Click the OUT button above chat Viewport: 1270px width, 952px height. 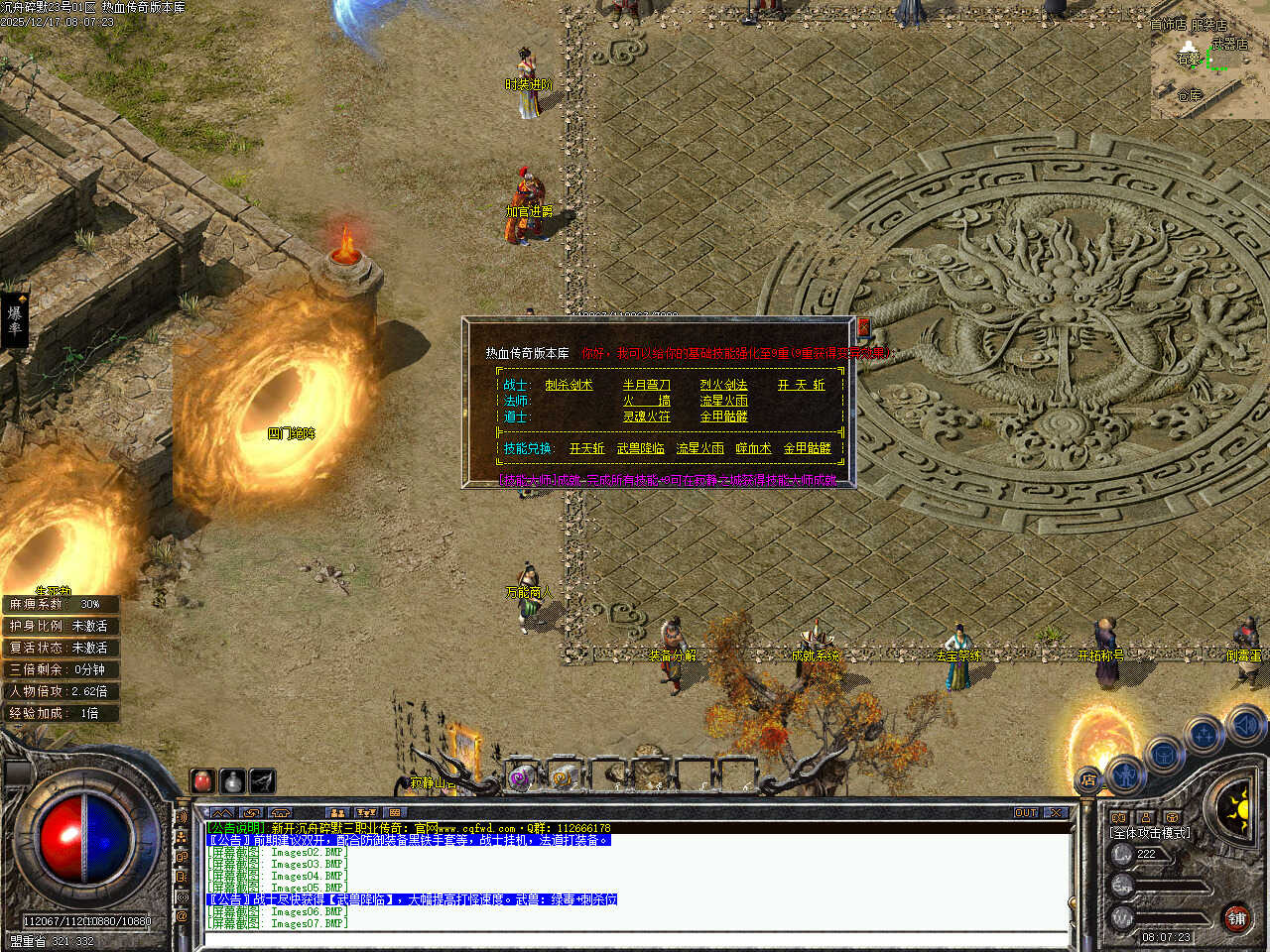[x=1026, y=812]
